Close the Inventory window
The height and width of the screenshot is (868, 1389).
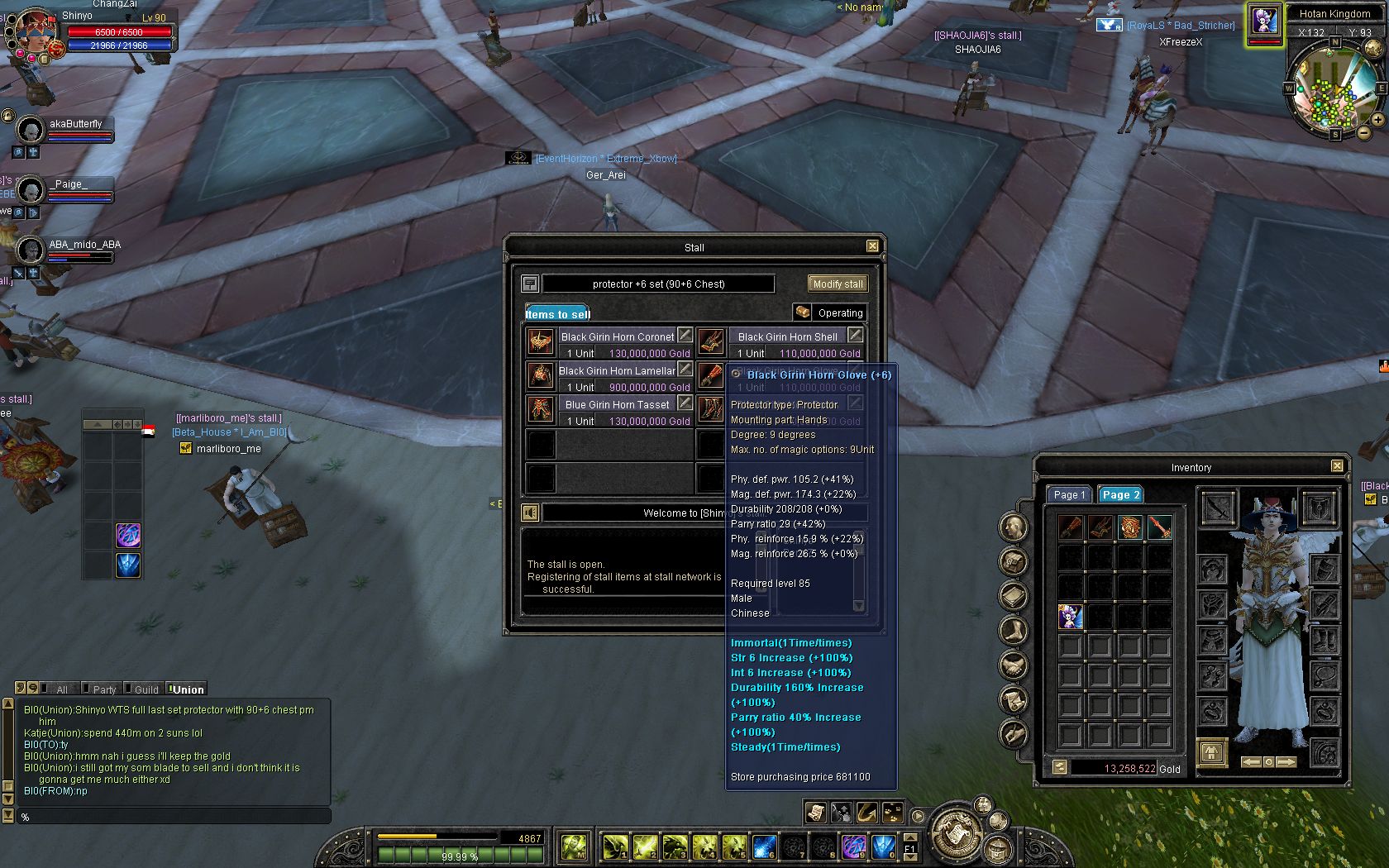click(x=1337, y=466)
